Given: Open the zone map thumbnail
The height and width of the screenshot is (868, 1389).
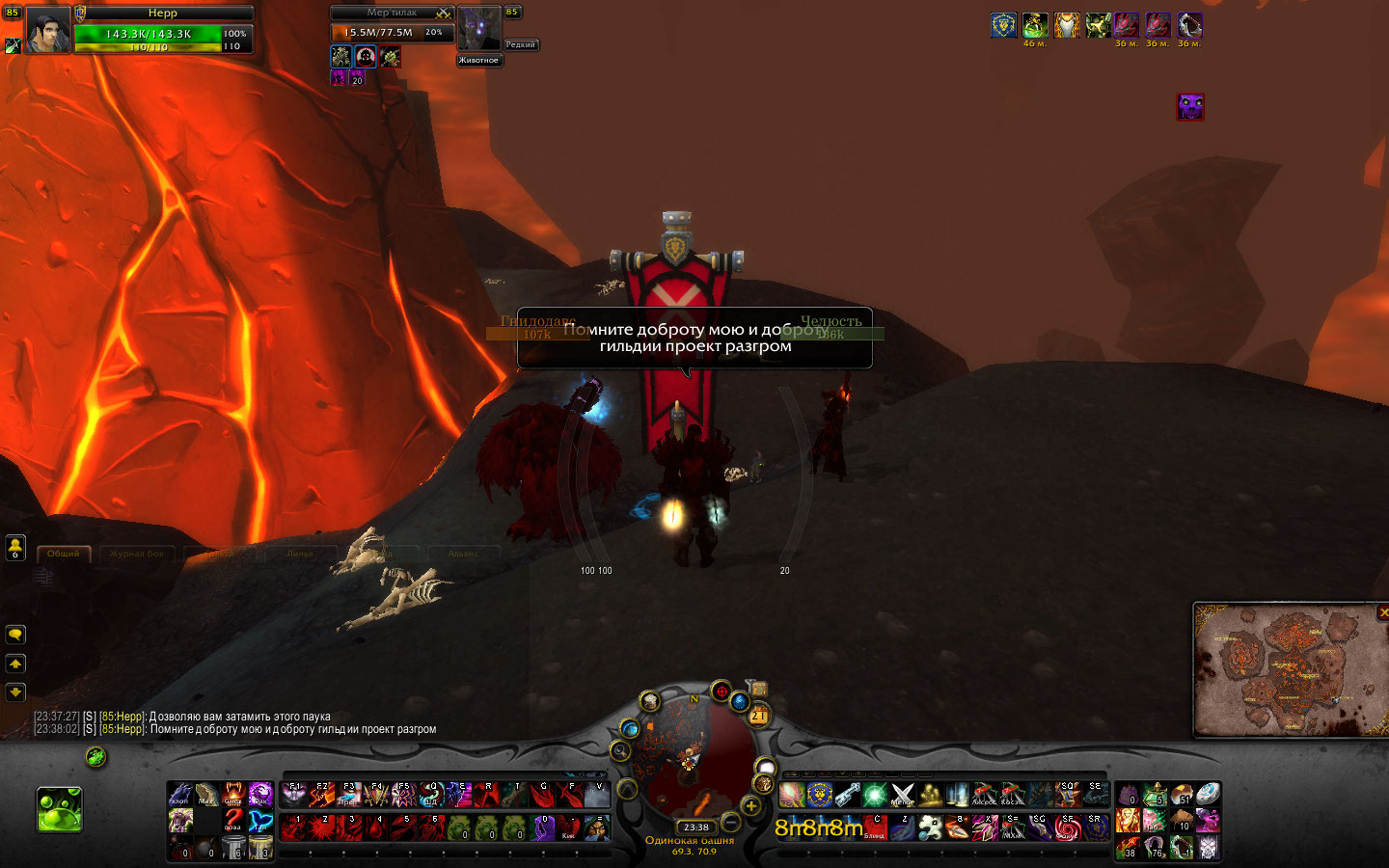Looking at the screenshot, I should (x=1289, y=670).
